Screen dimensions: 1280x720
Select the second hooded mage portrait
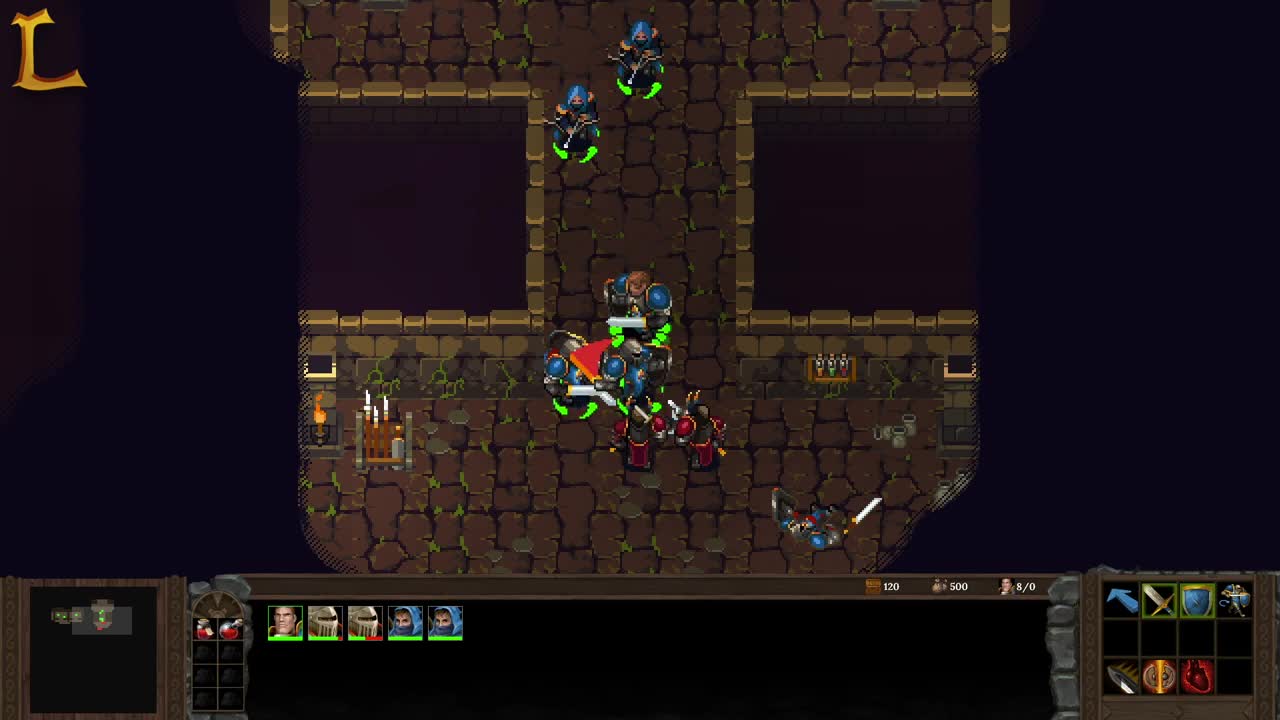click(445, 621)
